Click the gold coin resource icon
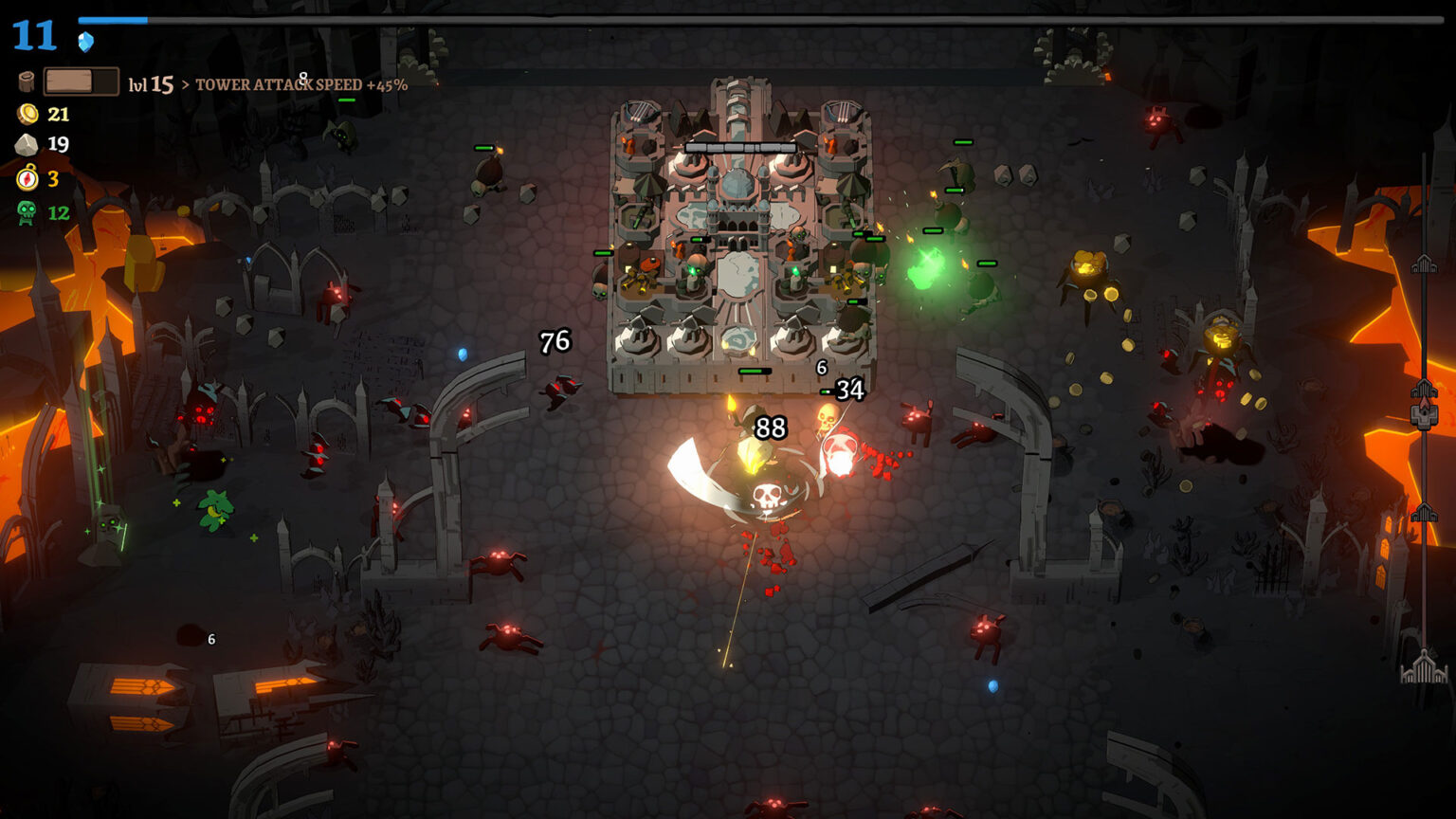Screen dimensions: 1456x819 [x=29, y=116]
